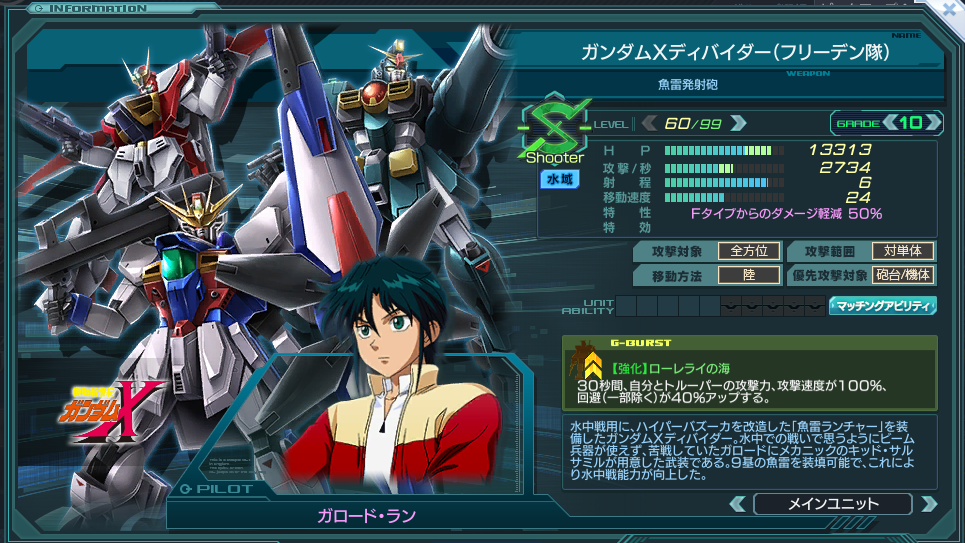Show the previous unit before メインユニット
The width and height of the screenshot is (965, 543).
pos(738,503)
